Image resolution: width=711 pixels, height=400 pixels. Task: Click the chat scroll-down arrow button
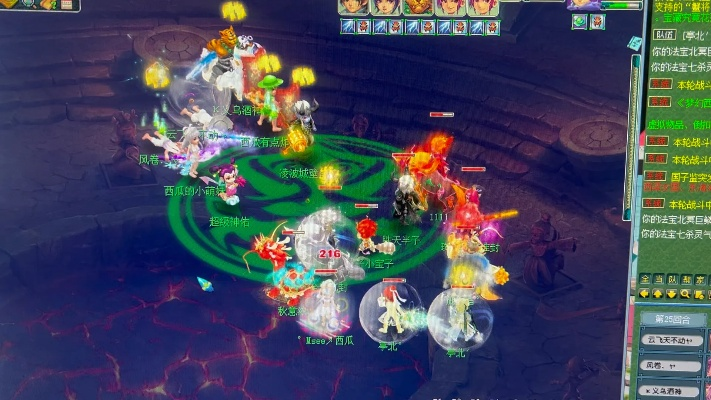click(x=670, y=293)
